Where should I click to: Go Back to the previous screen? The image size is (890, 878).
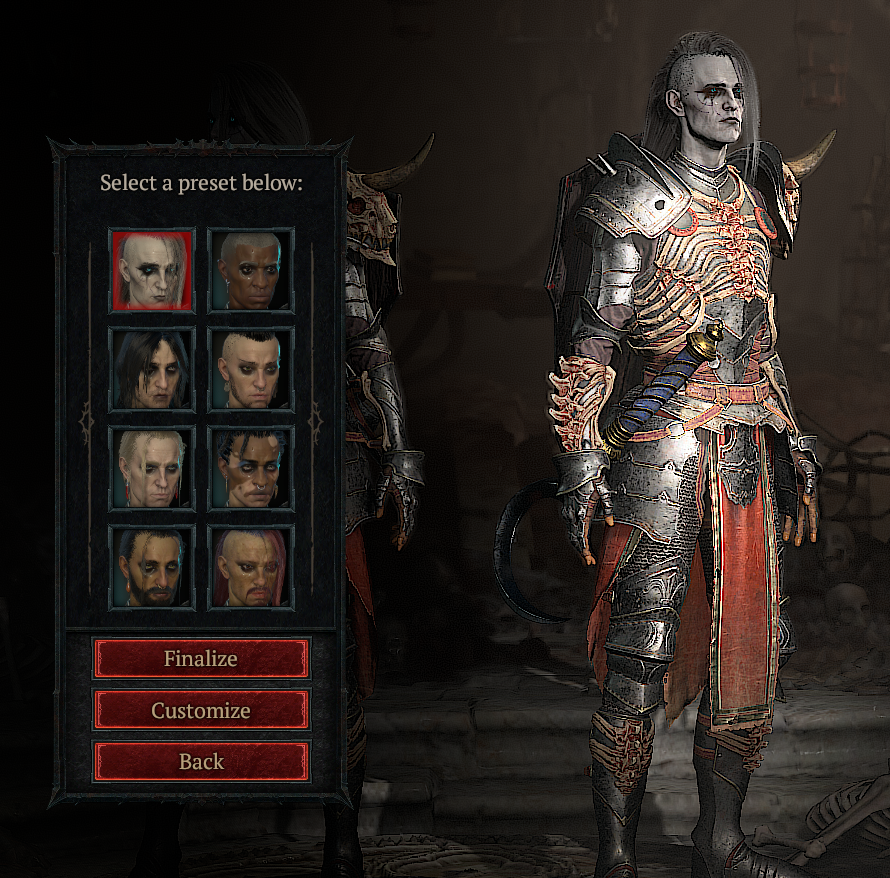pyautogui.click(x=201, y=762)
